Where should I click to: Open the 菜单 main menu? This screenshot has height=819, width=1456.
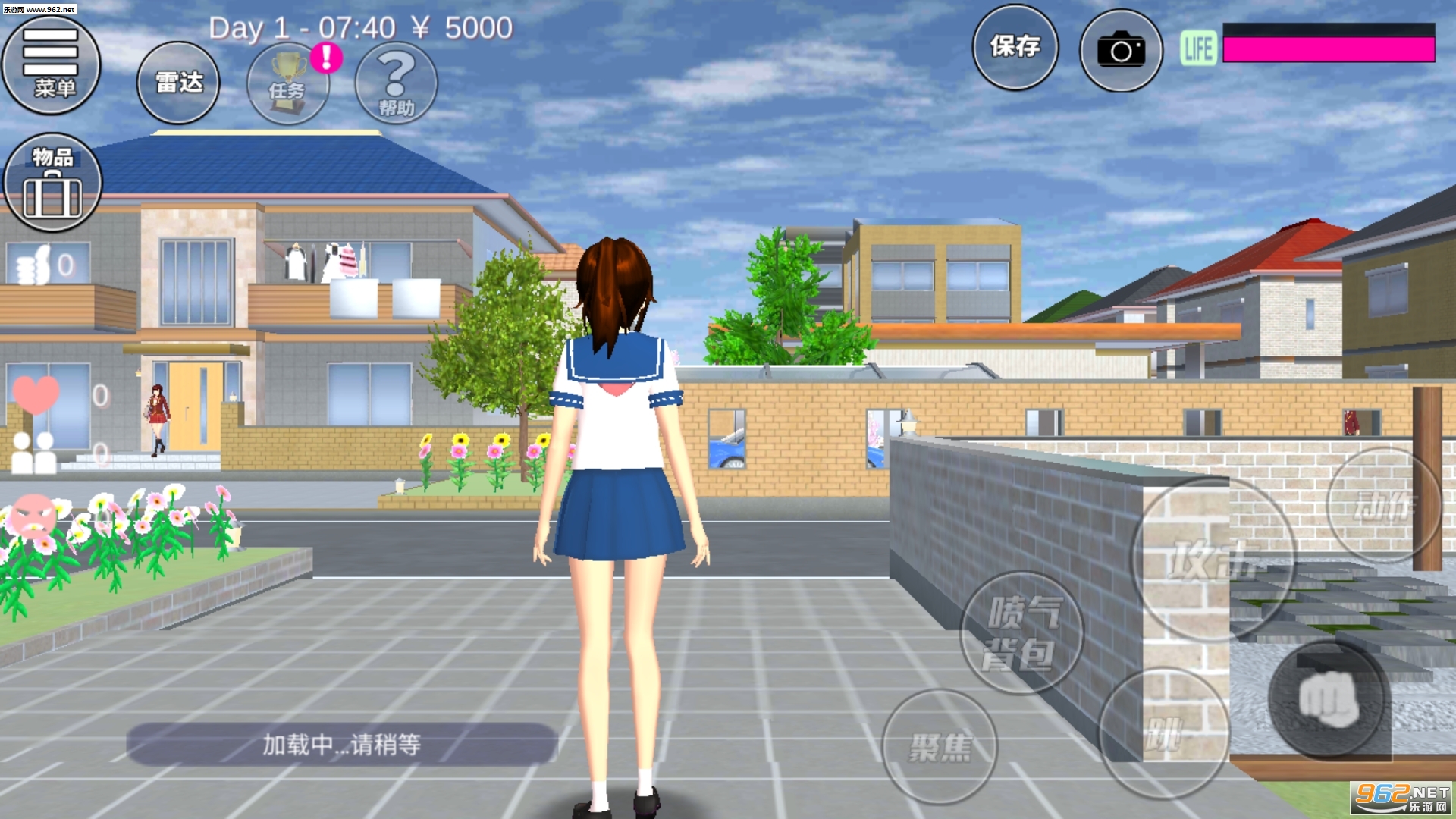point(52,65)
